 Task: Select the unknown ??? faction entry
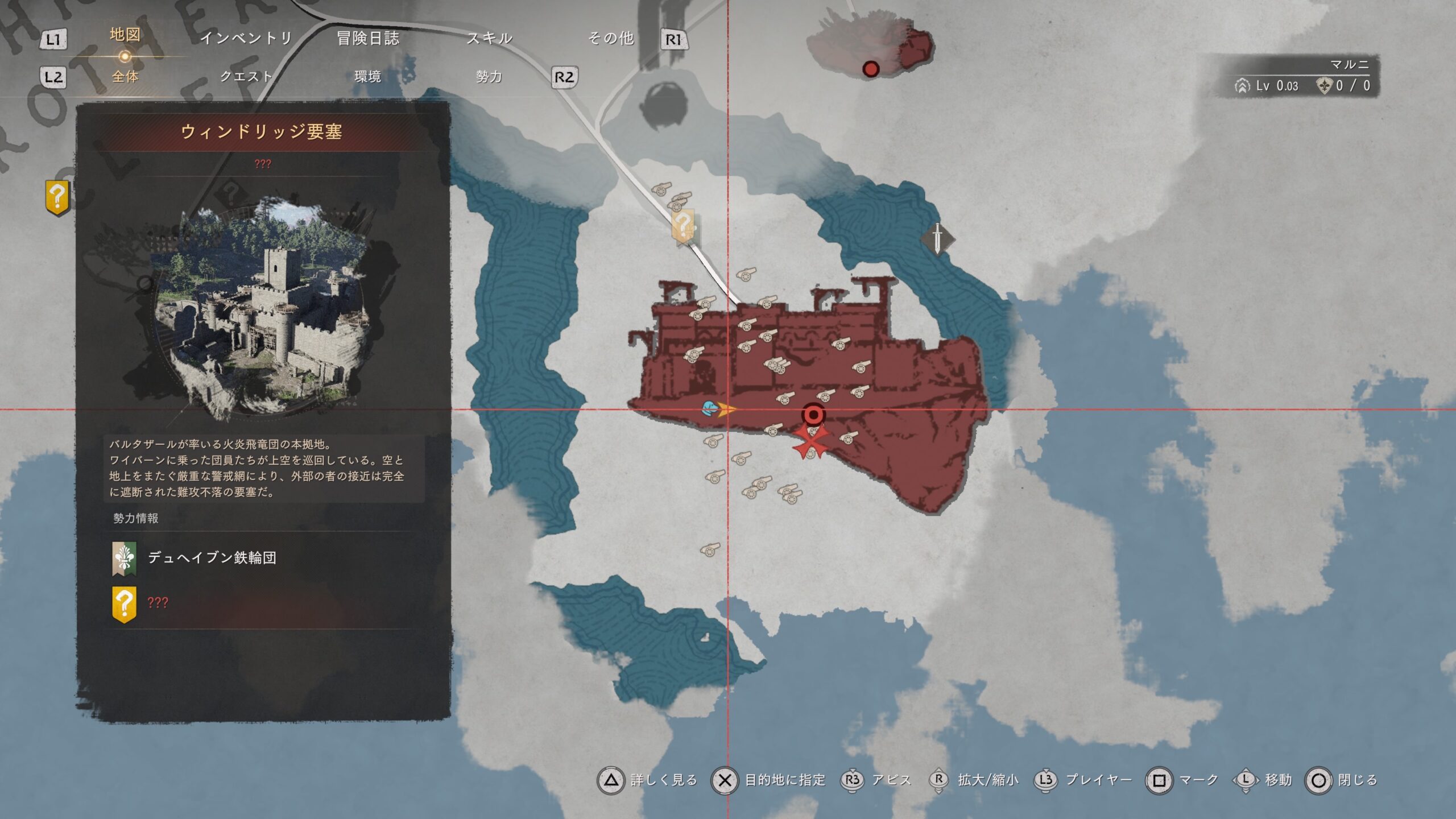click(x=157, y=603)
